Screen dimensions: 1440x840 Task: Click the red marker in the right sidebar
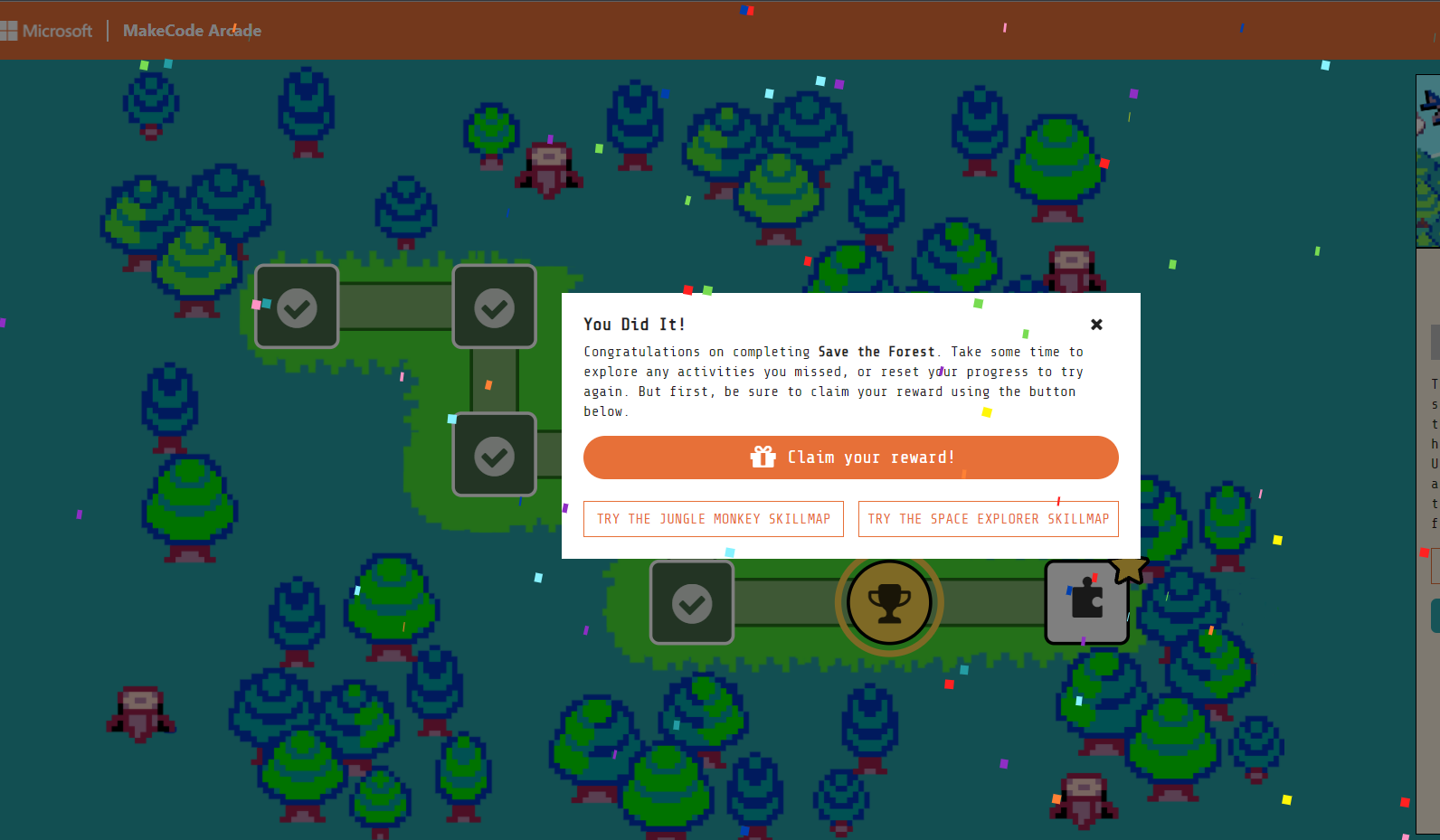coord(1423,552)
